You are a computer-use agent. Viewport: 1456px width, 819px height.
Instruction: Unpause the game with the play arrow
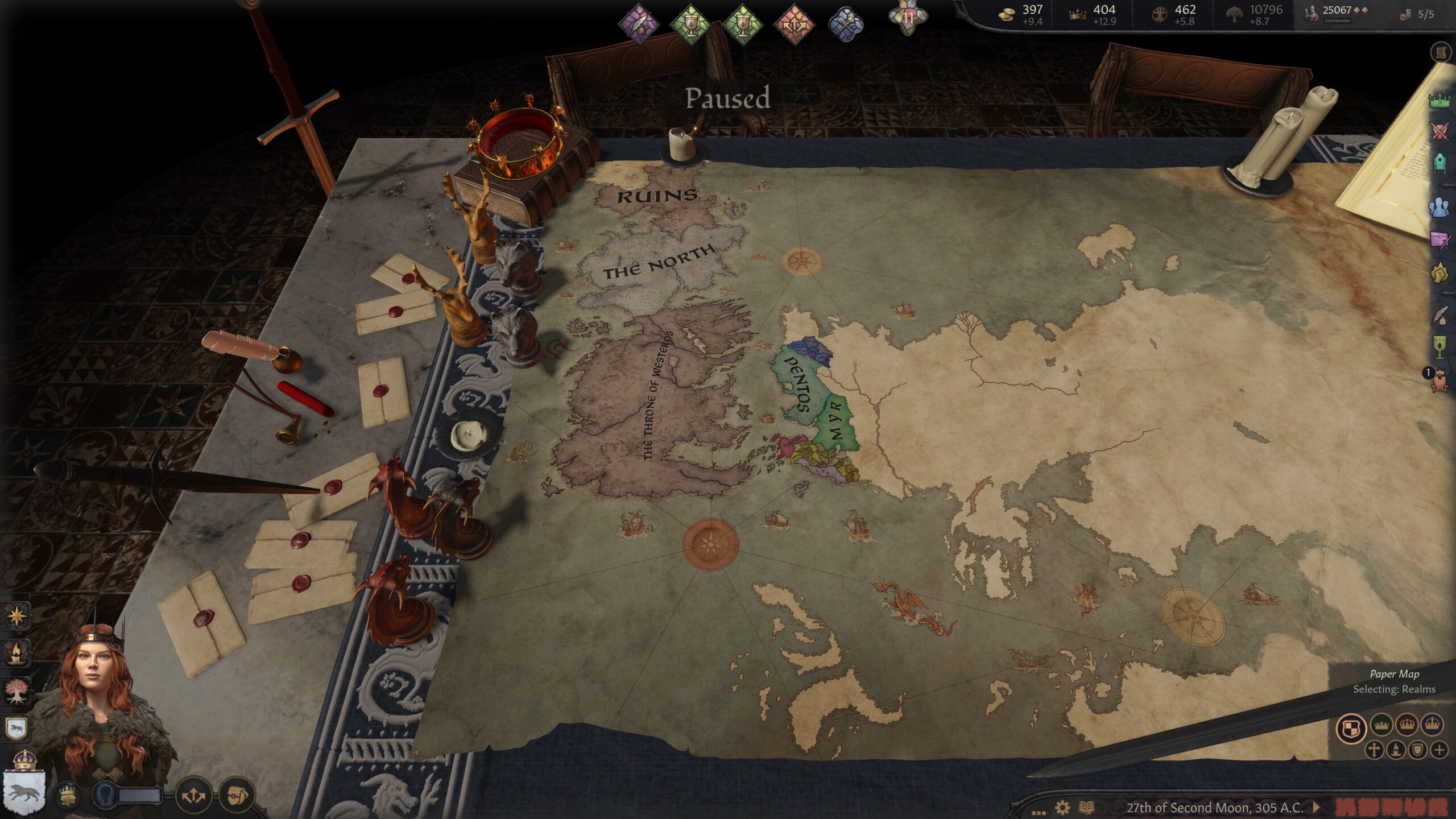click(x=1316, y=807)
